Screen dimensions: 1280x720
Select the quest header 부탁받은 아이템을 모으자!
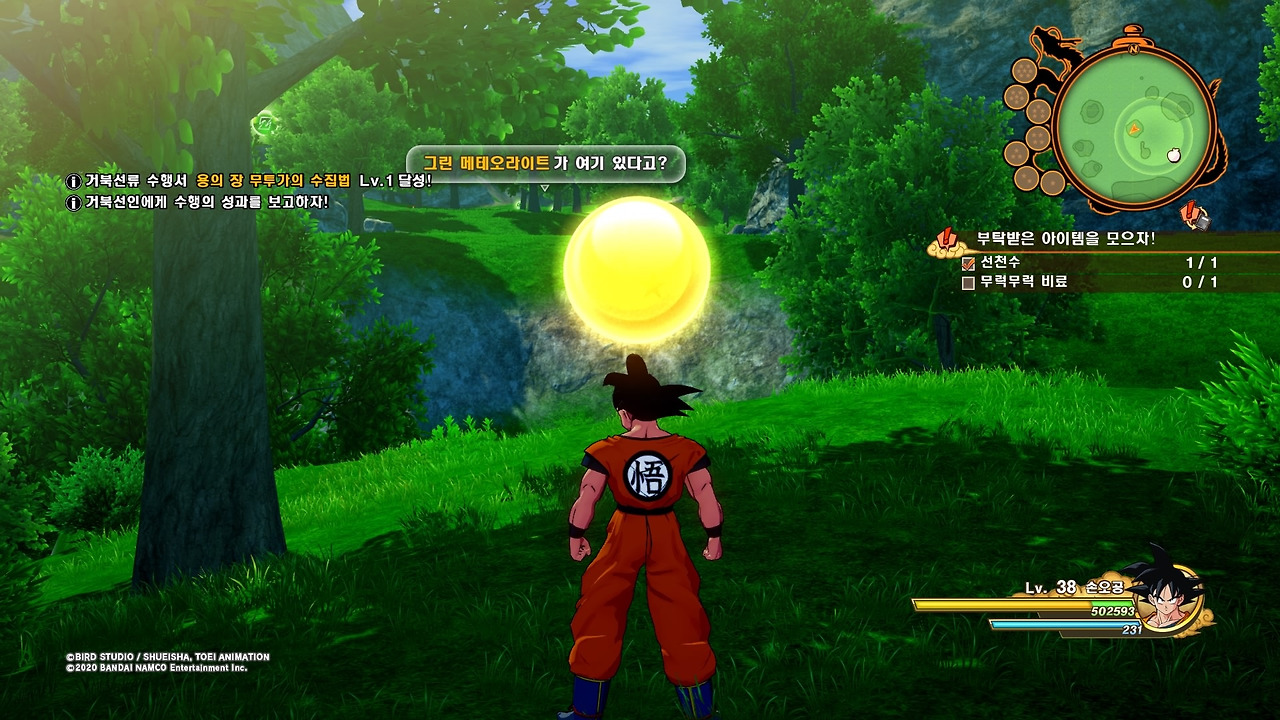click(x=1065, y=239)
